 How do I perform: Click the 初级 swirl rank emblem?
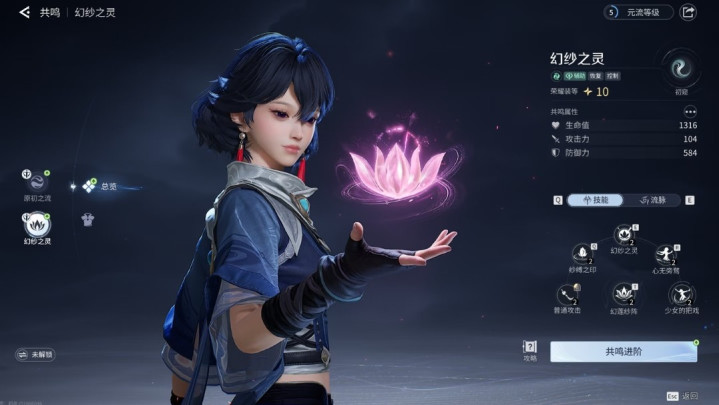click(x=681, y=71)
